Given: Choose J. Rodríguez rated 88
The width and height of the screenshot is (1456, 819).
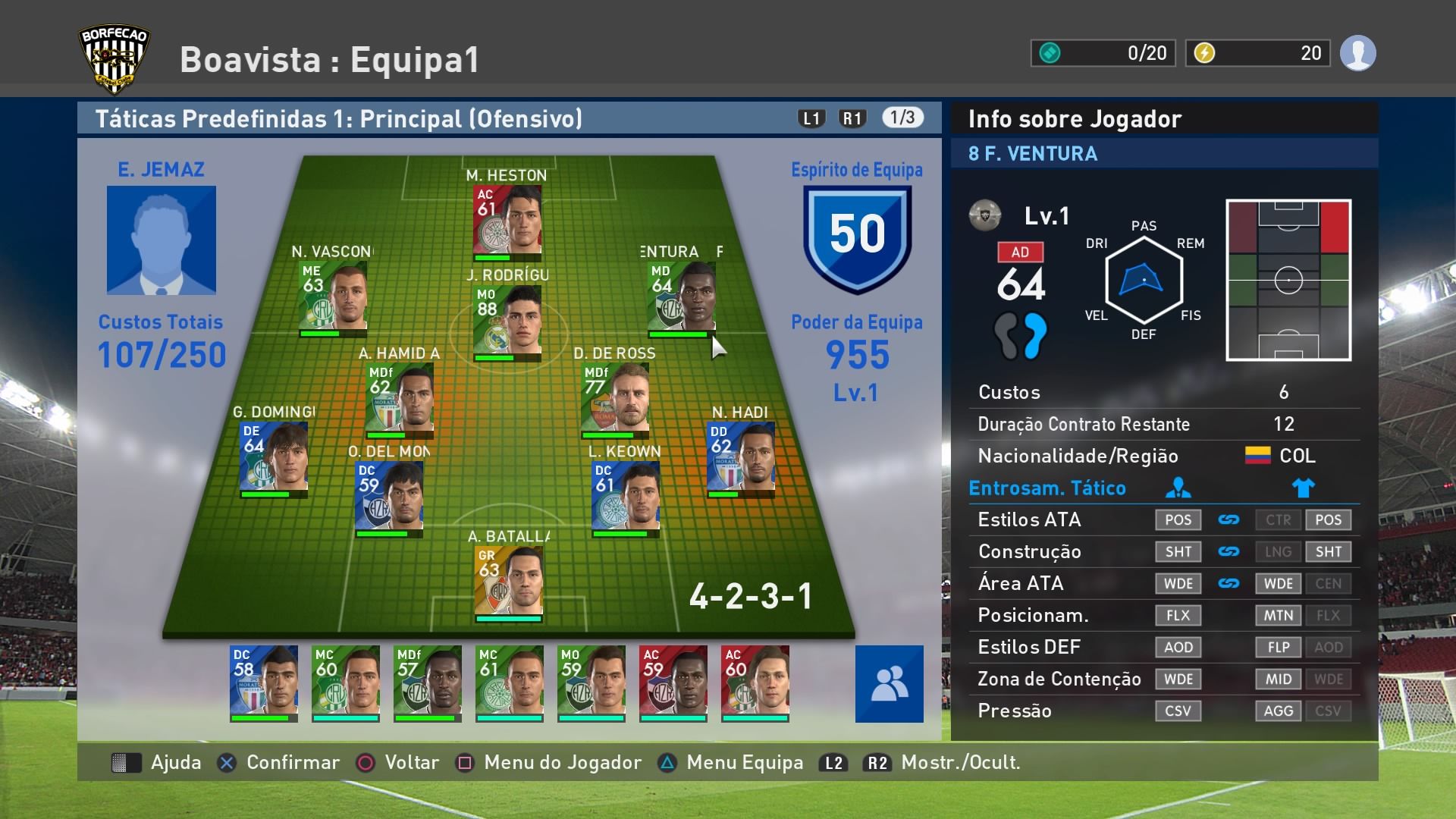Looking at the screenshot, I should [507, 320].
